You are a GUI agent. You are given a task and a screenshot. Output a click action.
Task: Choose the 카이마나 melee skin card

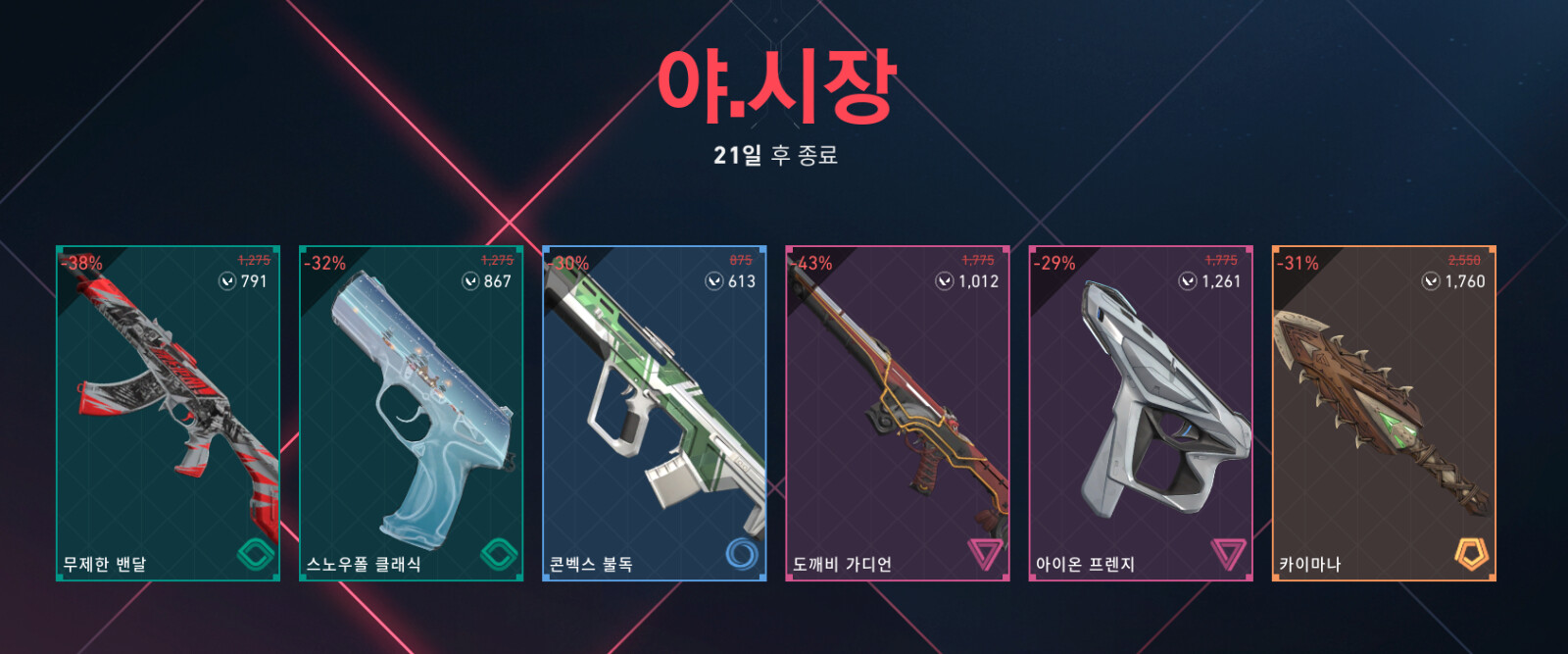tap(1383, 413)
